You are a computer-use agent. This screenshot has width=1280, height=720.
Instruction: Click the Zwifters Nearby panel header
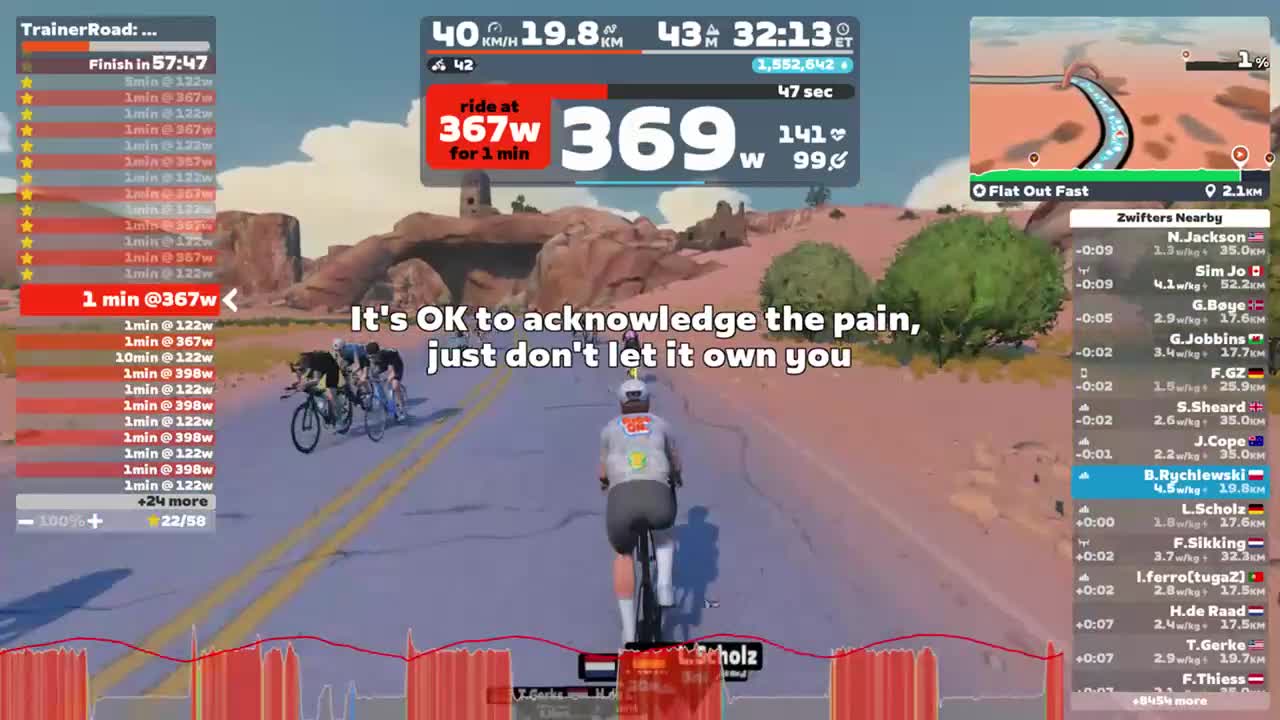1169,217
